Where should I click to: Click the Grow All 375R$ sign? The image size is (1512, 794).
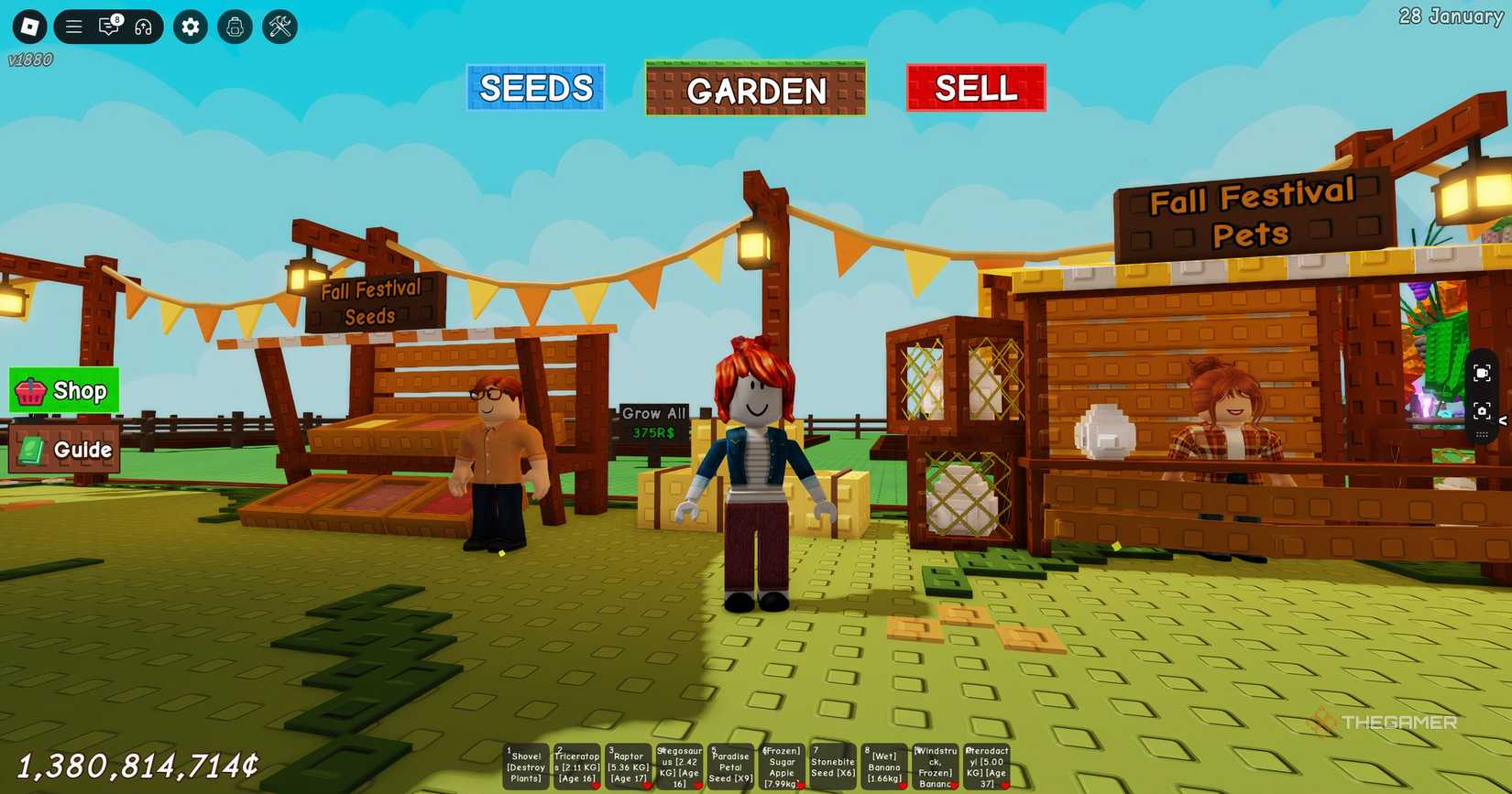click(654, 419)
